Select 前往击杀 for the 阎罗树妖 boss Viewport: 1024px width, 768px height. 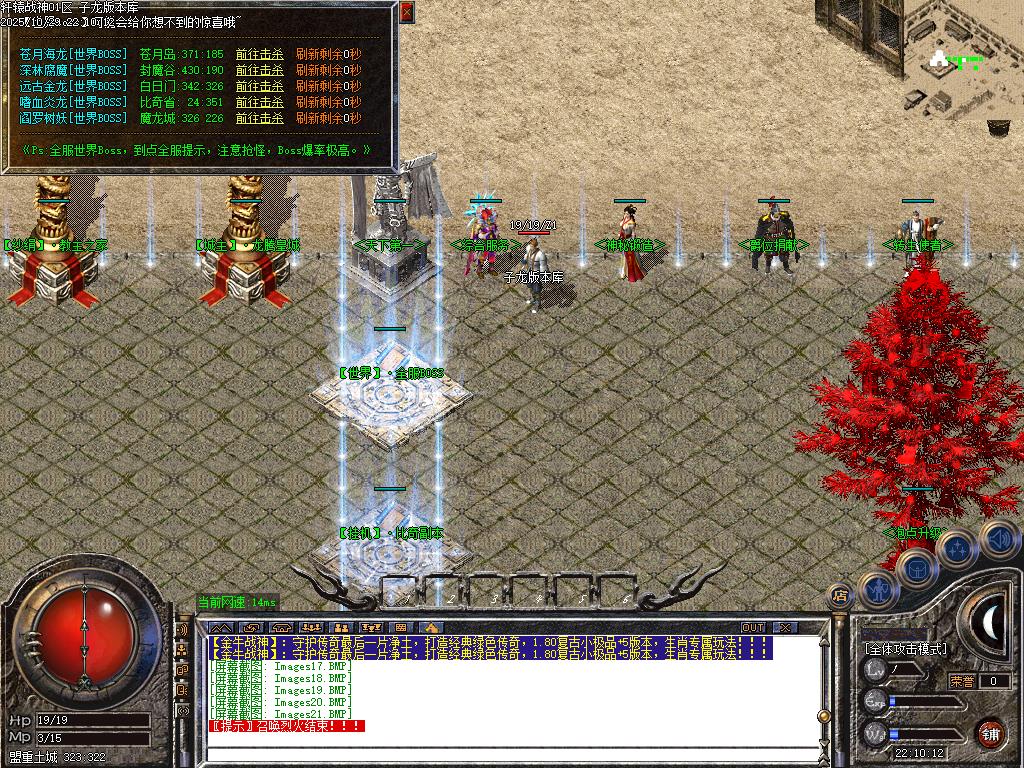point(259,118)
